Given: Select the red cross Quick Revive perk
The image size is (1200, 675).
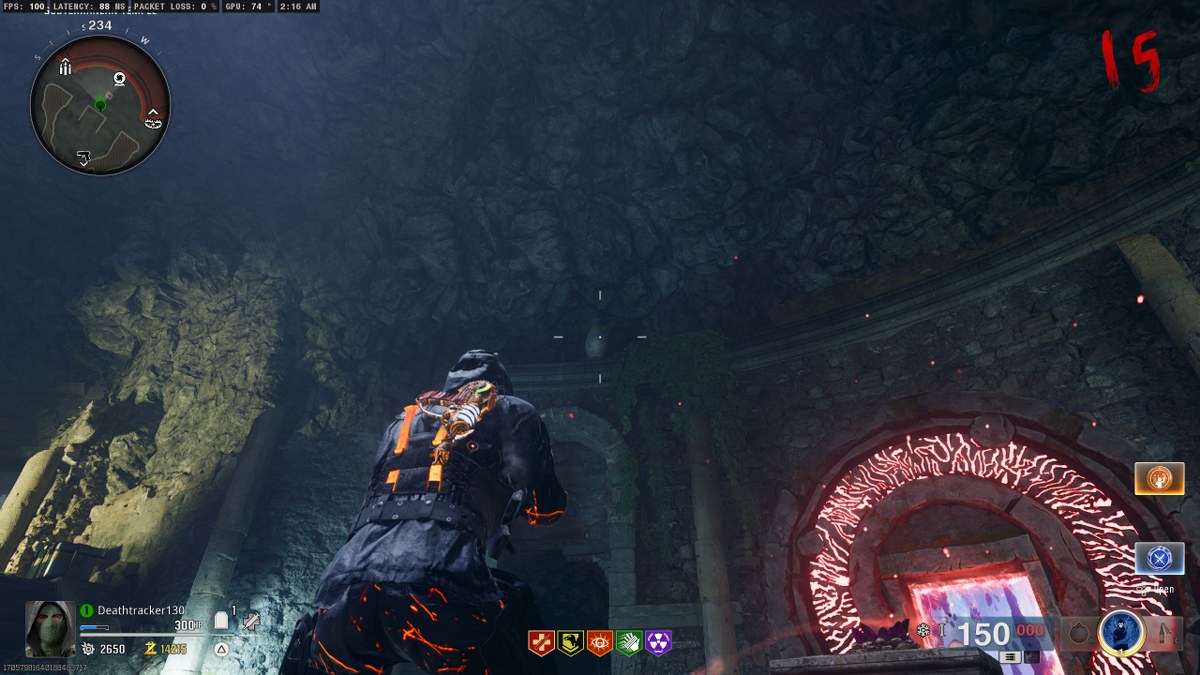Looking at the screenshot, I should [x=540, y=642].
